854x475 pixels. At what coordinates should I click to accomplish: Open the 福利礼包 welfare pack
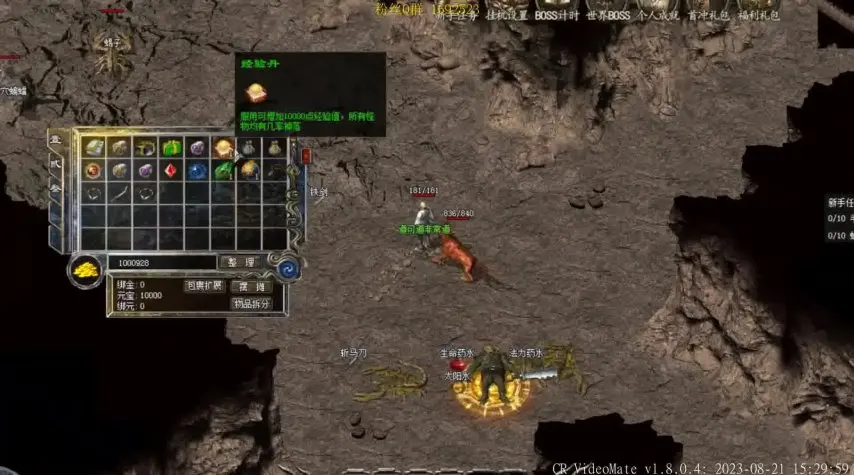pyautogui.click(x=758, y=15)
